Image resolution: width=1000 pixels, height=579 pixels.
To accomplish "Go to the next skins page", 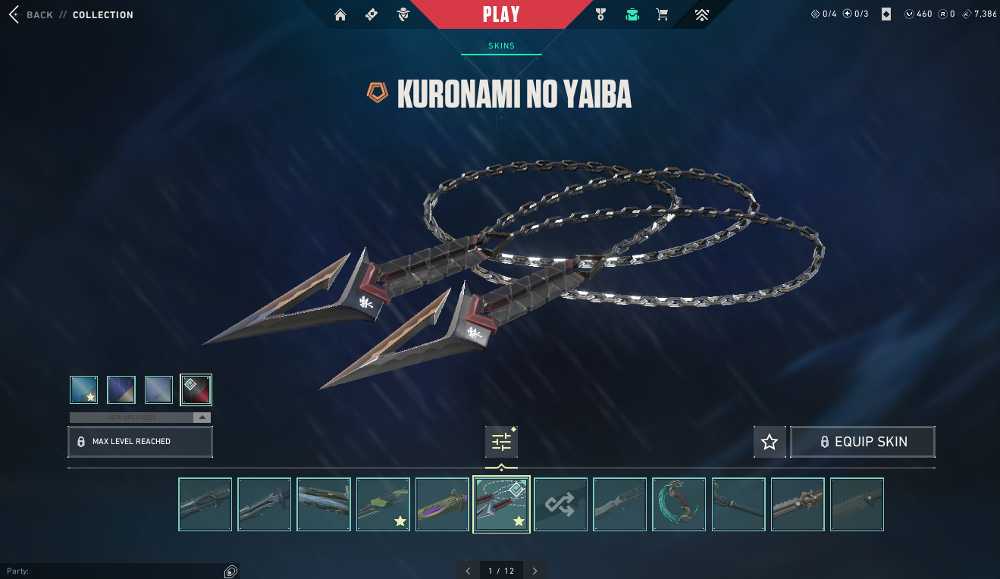I will pos(535,571).
